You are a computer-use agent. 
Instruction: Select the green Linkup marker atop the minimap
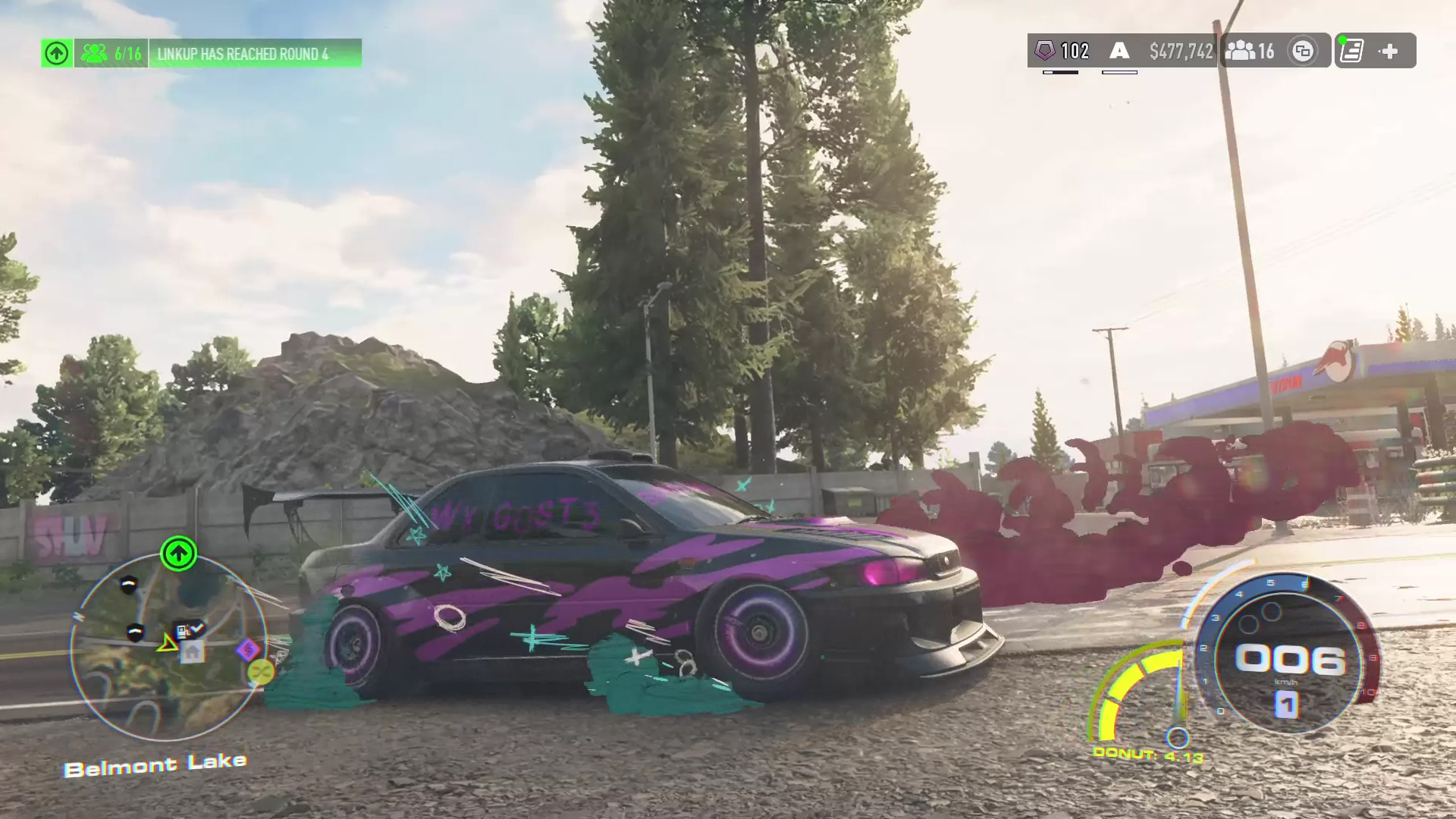178,554
